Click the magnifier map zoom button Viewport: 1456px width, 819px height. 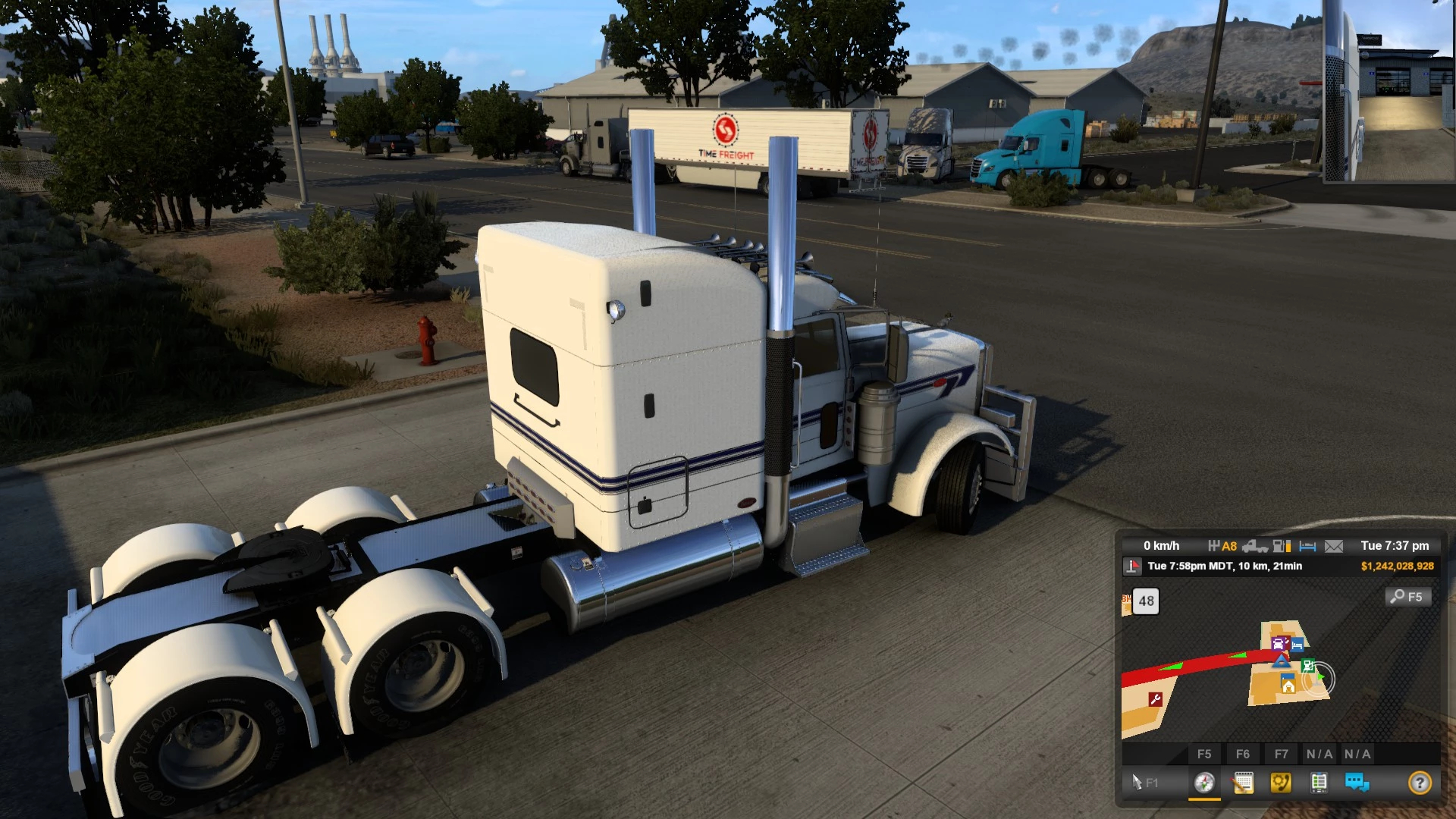click(x=1407, y=597)
